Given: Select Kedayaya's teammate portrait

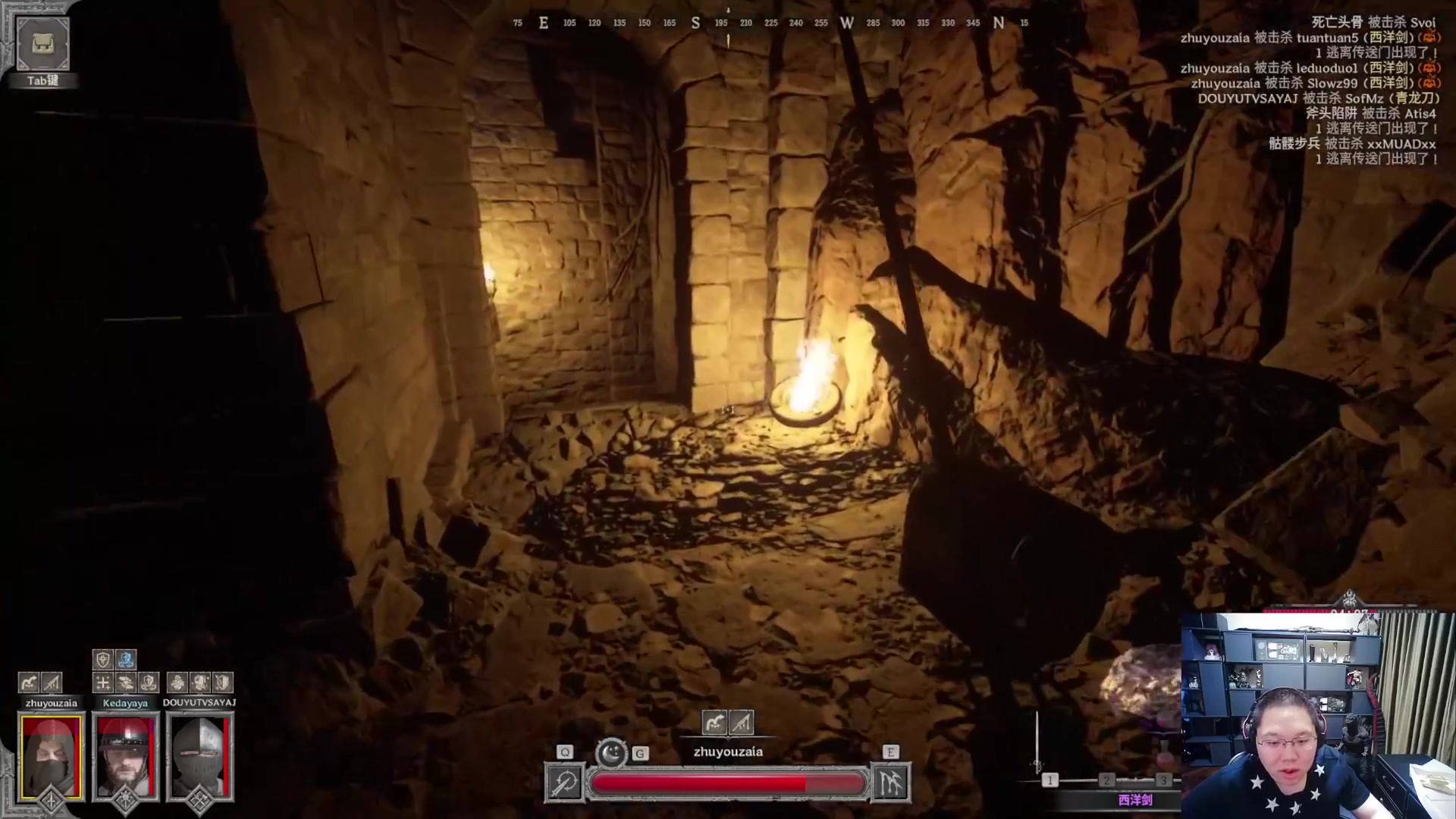Looking at the screenshot, I should point(125,756).
